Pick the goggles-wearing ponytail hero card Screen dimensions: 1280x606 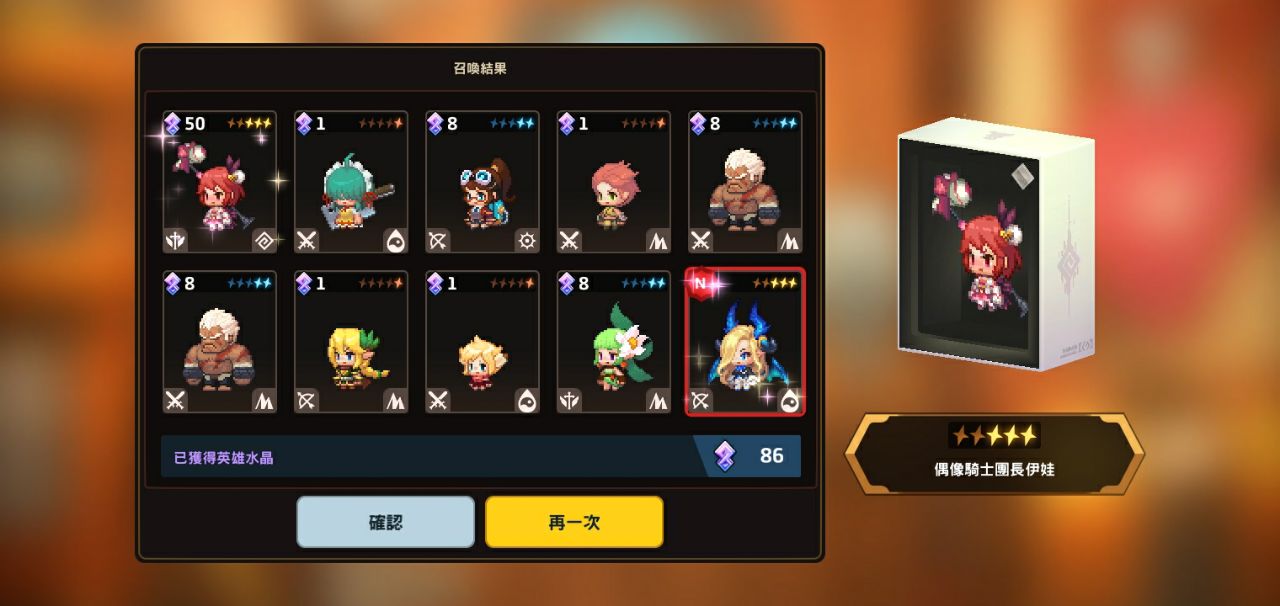tap(483, 182)
